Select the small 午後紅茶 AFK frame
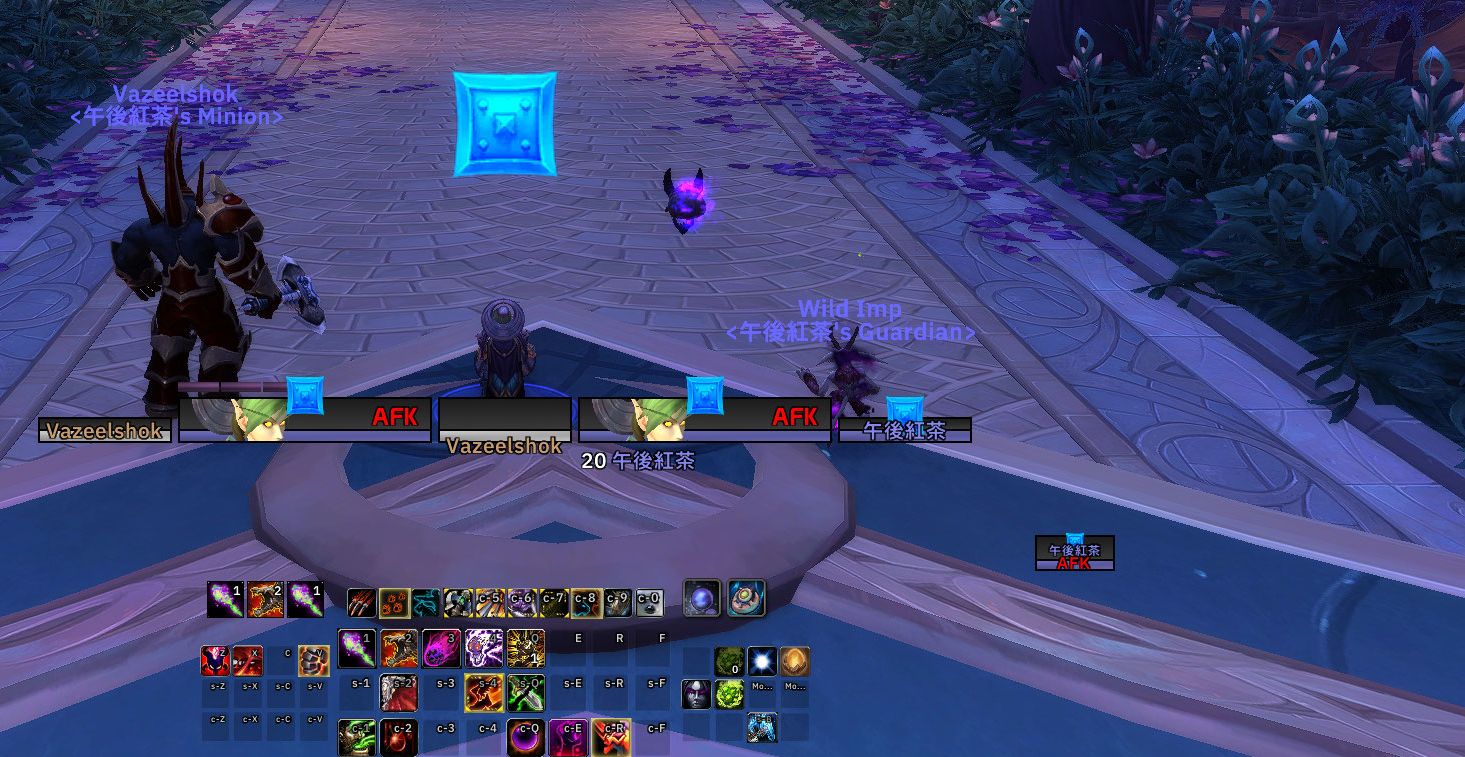 pos(1074,553)
